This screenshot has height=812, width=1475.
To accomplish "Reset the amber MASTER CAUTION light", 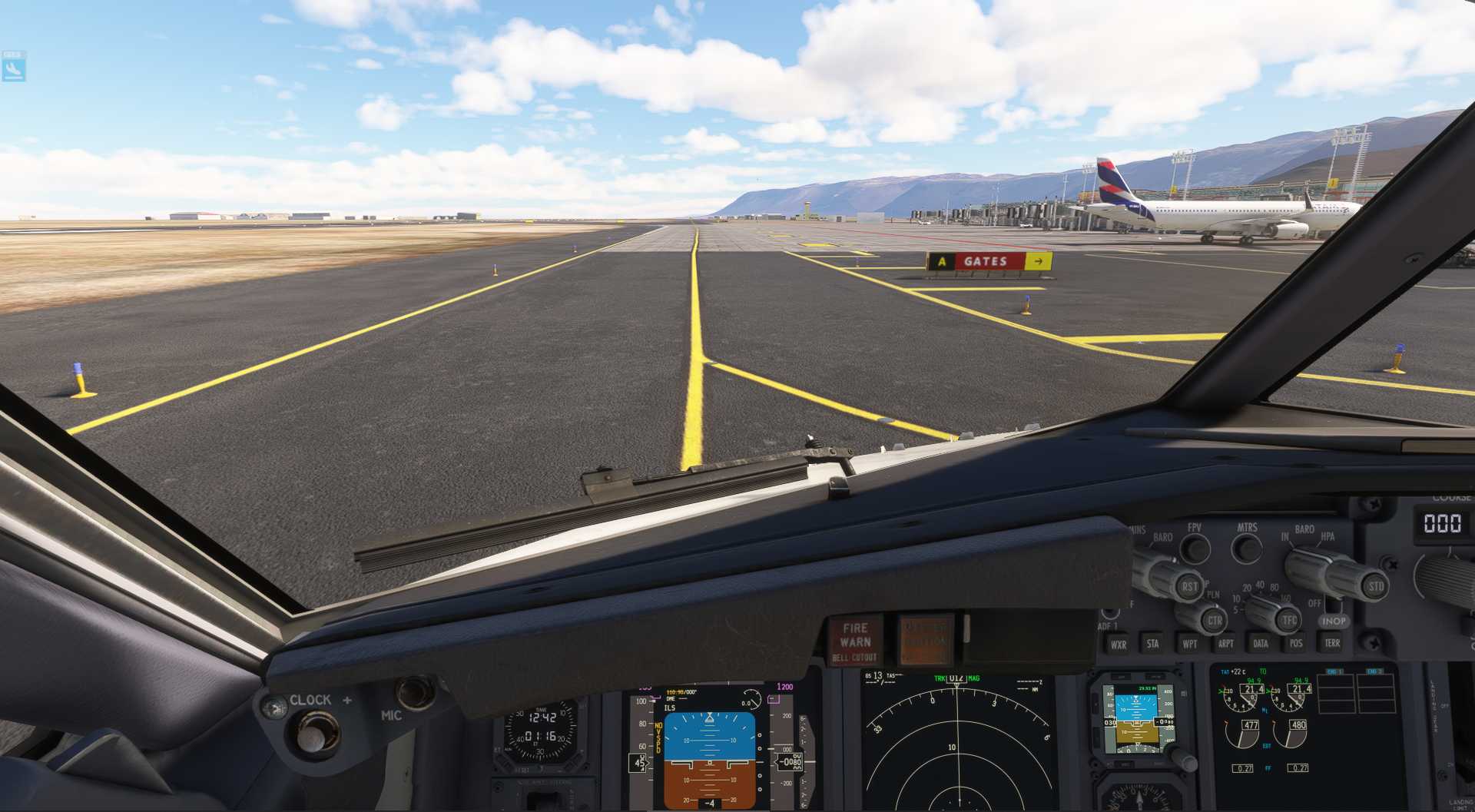I will [x=925, y=639].
